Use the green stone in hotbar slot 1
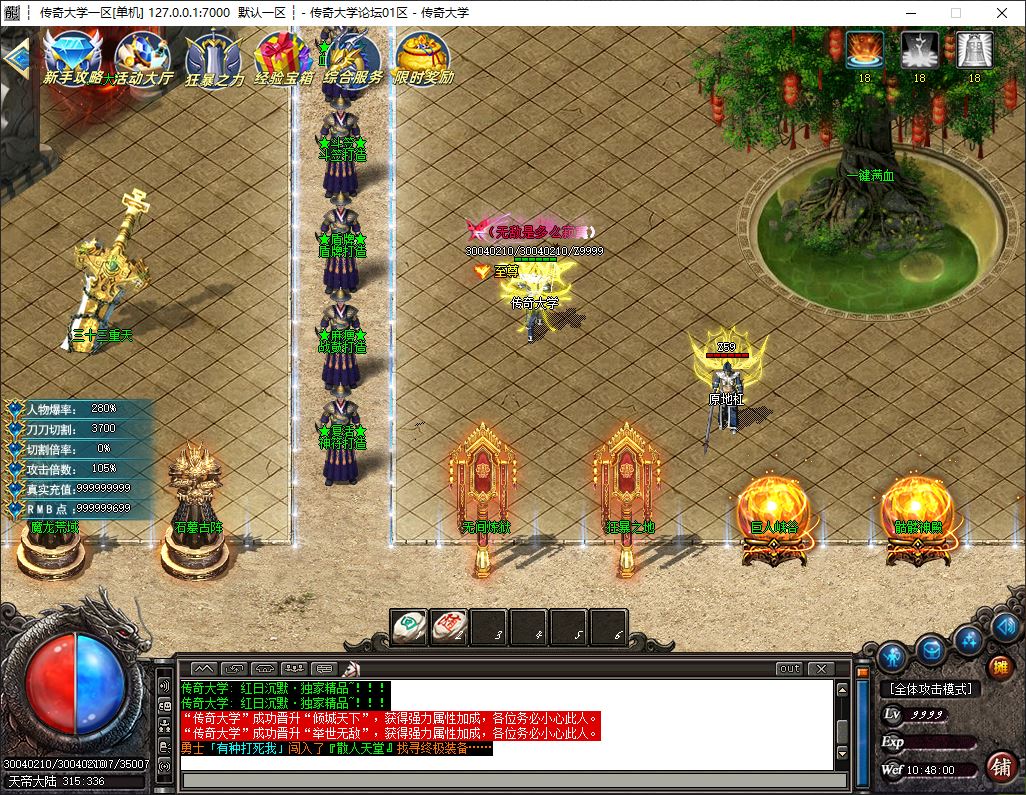Screen dimensions: 1026x795 click(x=410, y=627)
